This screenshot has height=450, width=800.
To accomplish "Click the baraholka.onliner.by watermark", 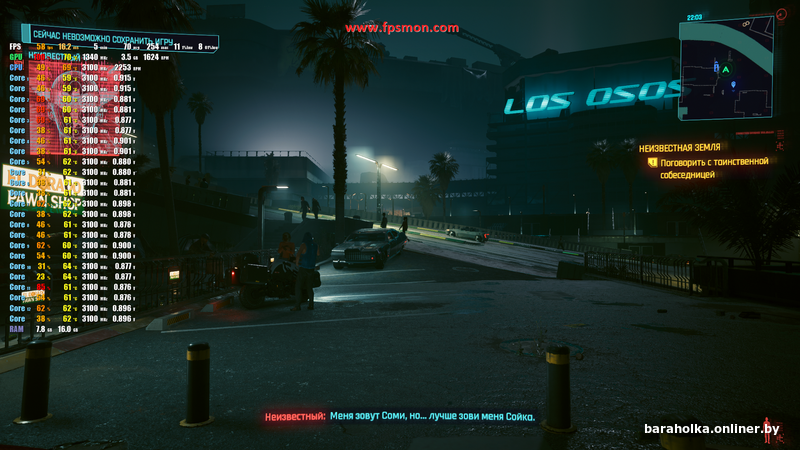I will 711,429.
